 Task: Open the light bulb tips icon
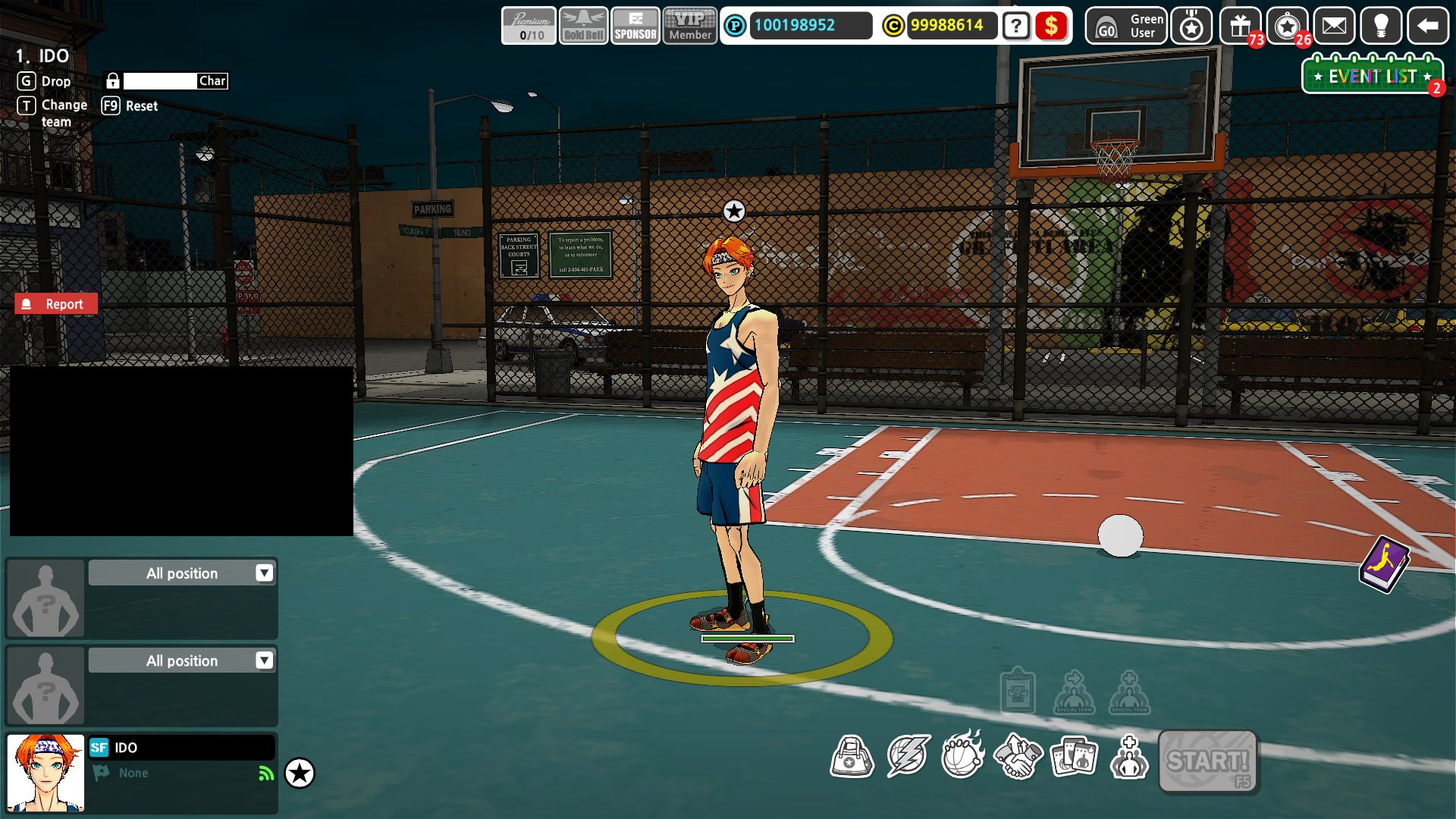click(x=1382, y=27)
